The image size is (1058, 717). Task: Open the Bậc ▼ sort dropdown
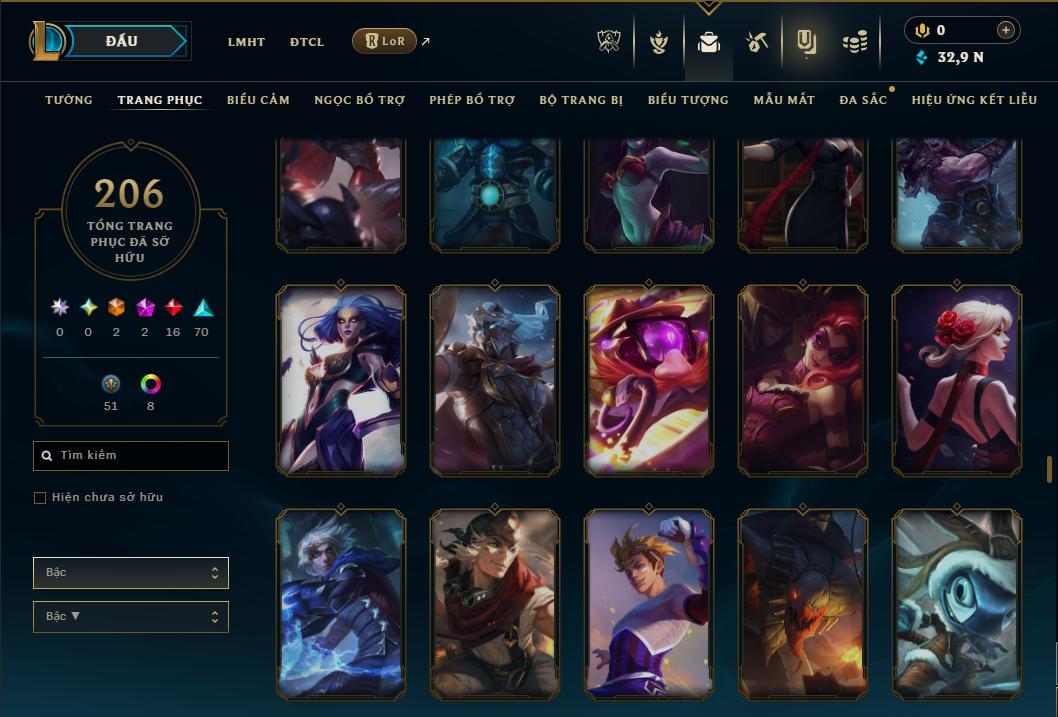click(131, 617)
